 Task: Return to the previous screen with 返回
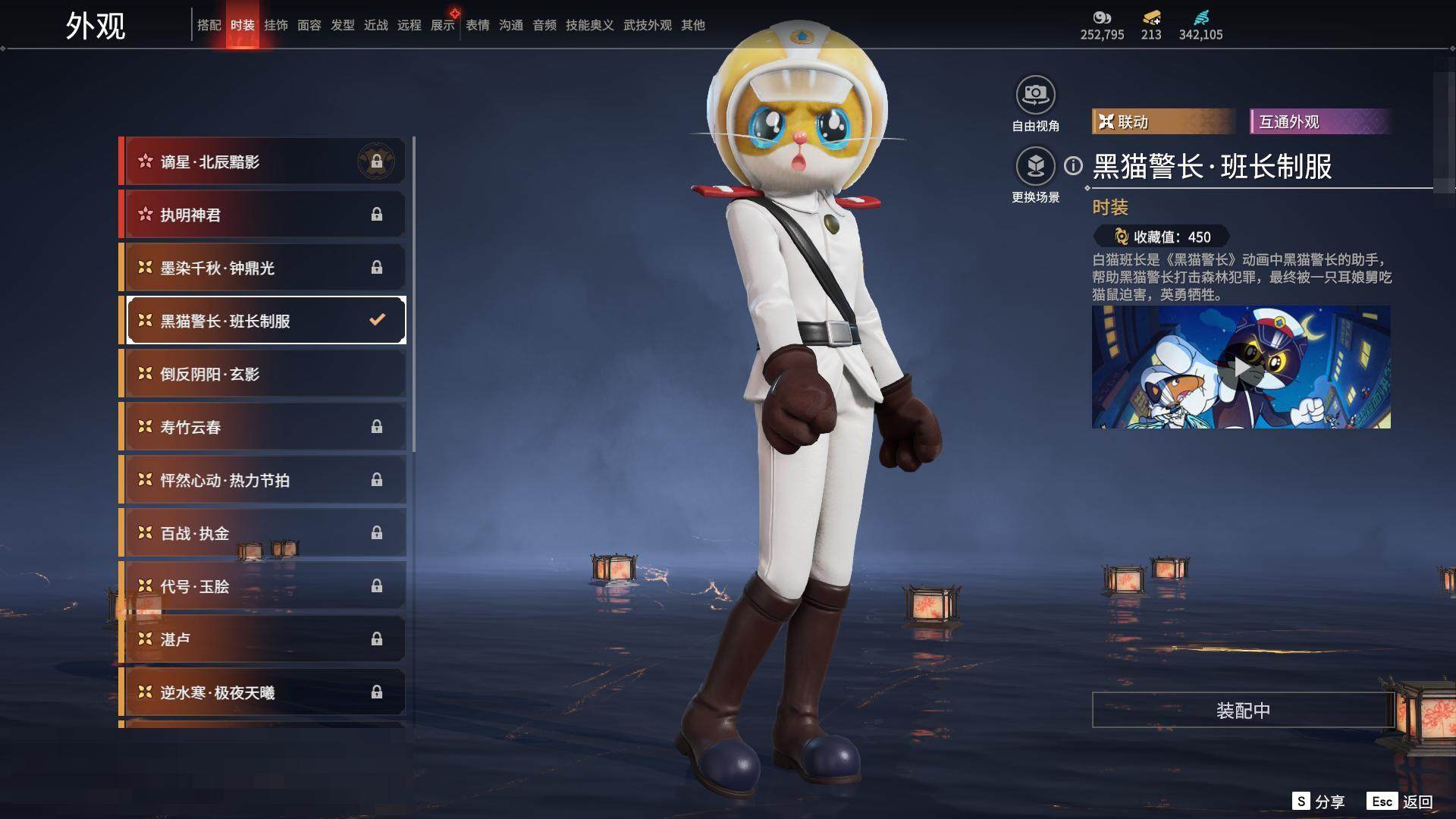1401,802
